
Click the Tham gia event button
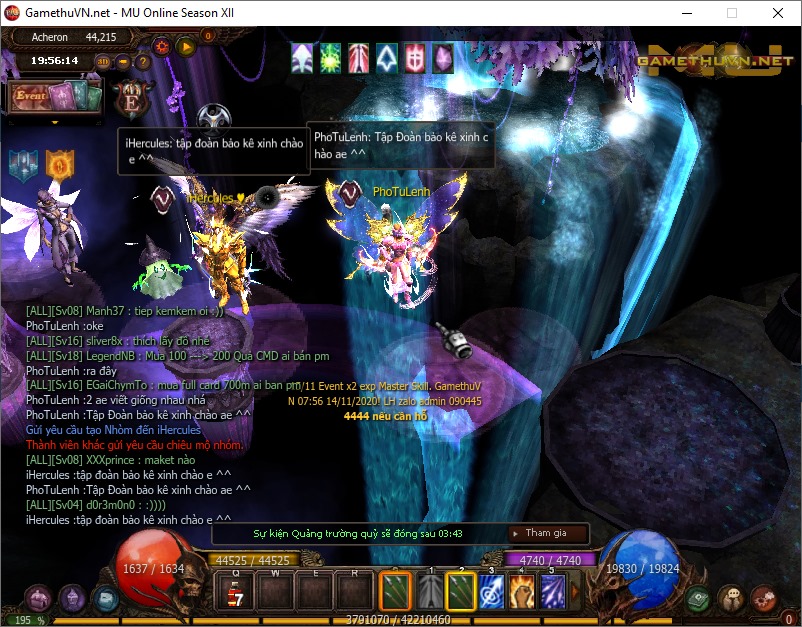546,533
